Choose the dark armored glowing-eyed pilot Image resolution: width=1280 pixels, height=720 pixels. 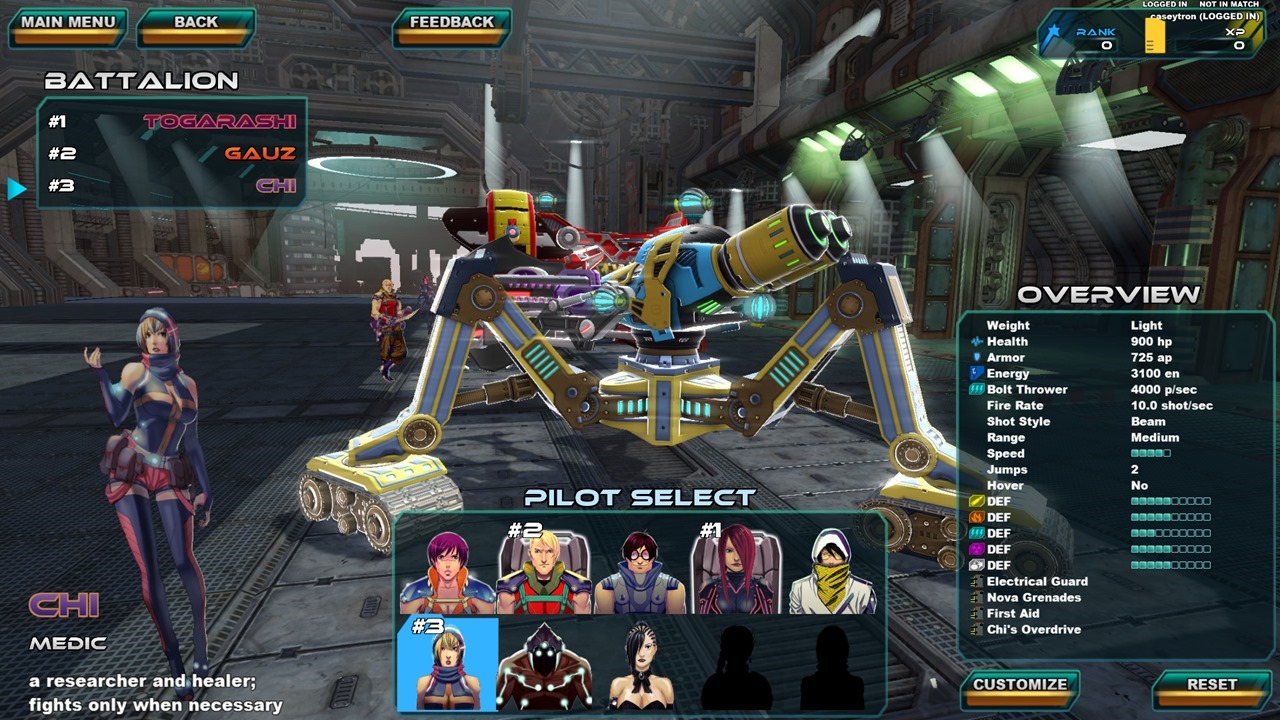[x=543, y=665]
